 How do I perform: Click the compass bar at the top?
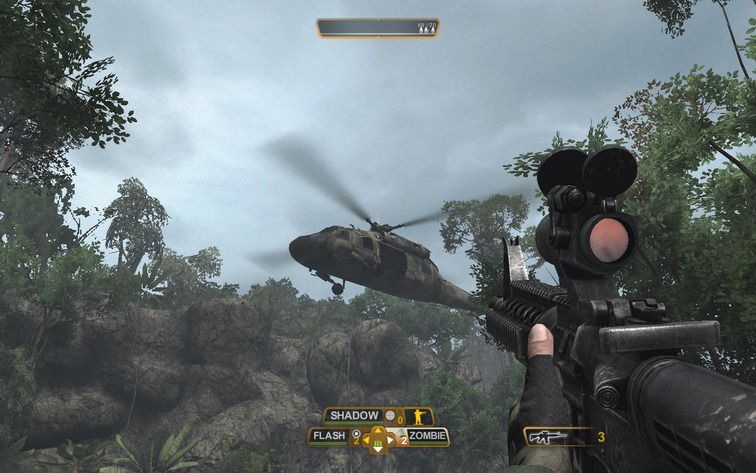click(377, 28)
